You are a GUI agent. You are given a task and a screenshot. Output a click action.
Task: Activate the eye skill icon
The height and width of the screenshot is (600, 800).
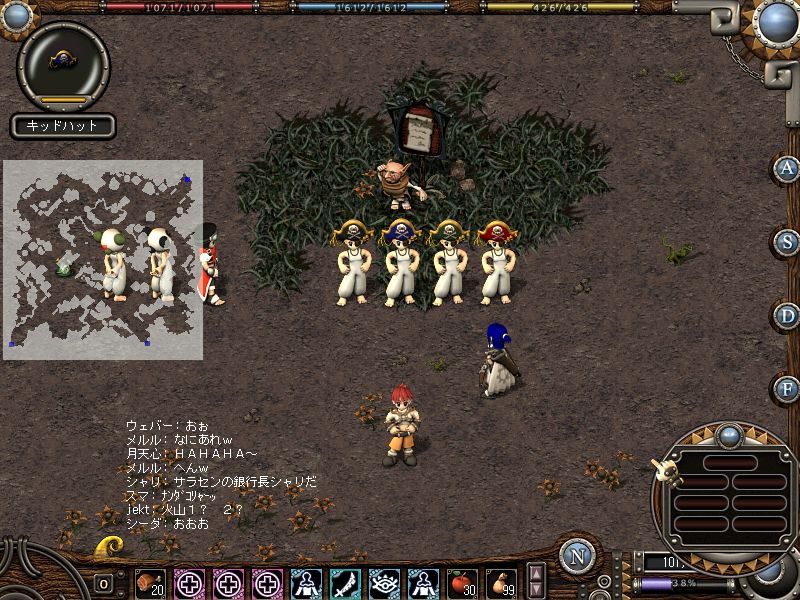tap(384, 582)
